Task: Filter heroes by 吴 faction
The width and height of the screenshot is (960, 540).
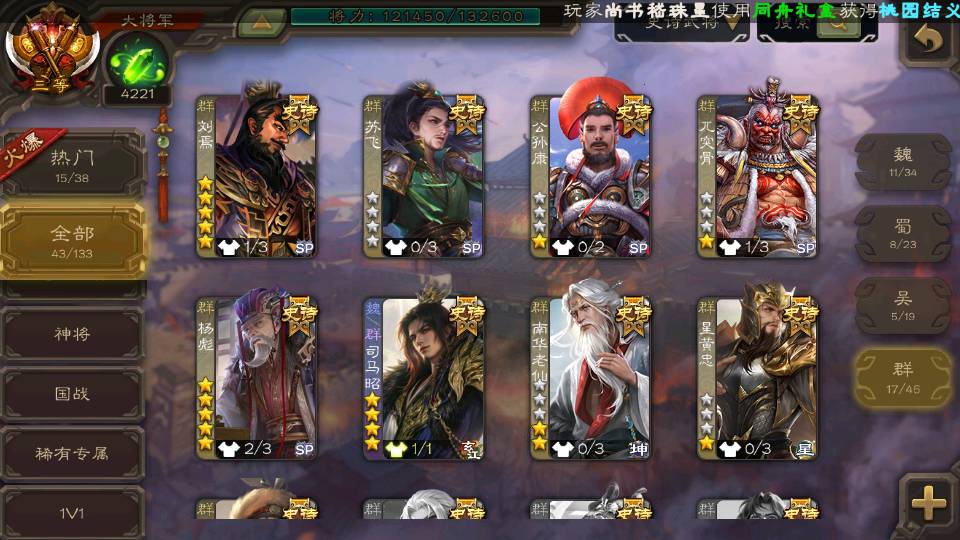Action: 902,305
